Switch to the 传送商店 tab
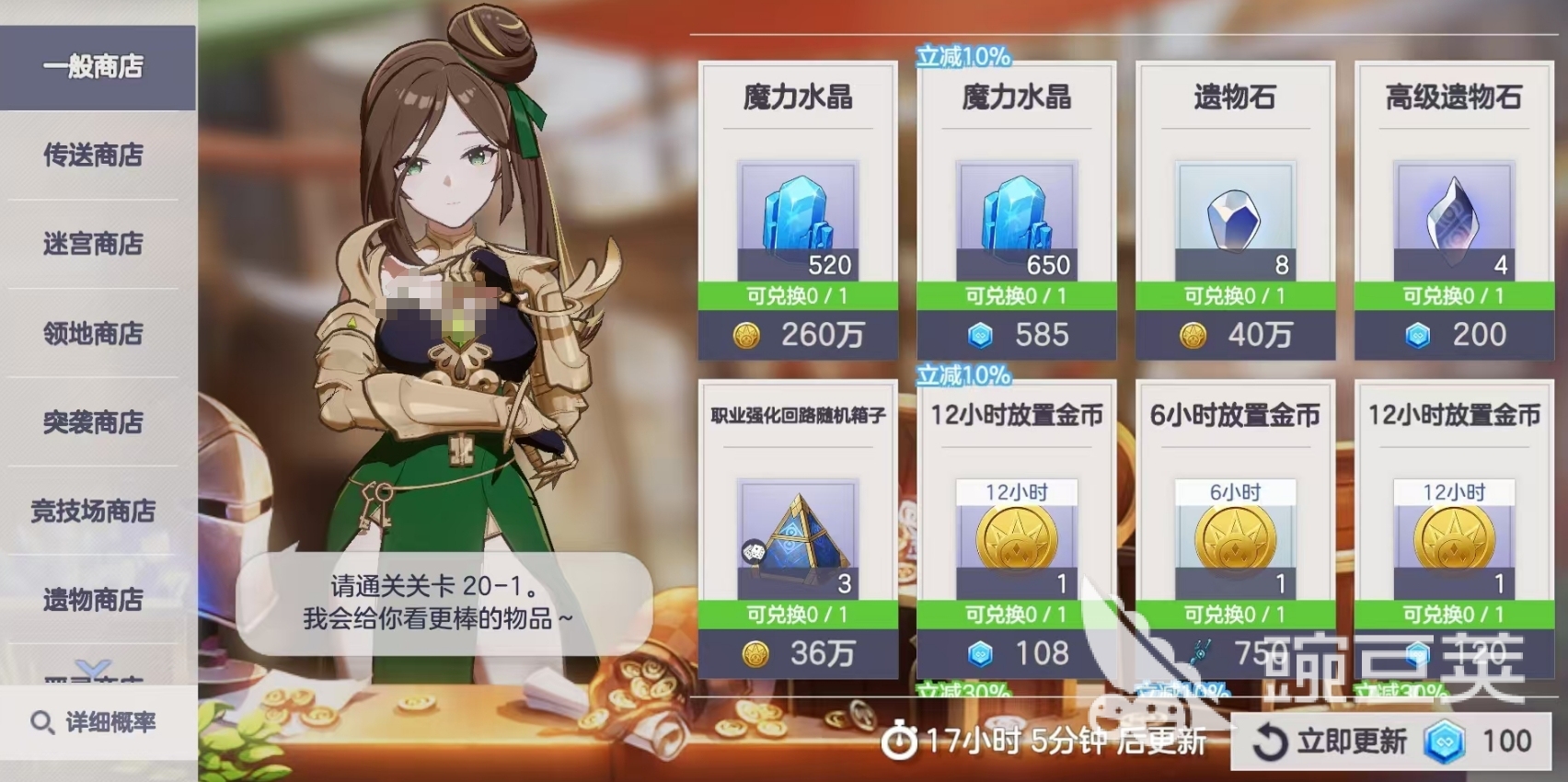This screenshot has width=1568, height=782. tap(95, 156)
